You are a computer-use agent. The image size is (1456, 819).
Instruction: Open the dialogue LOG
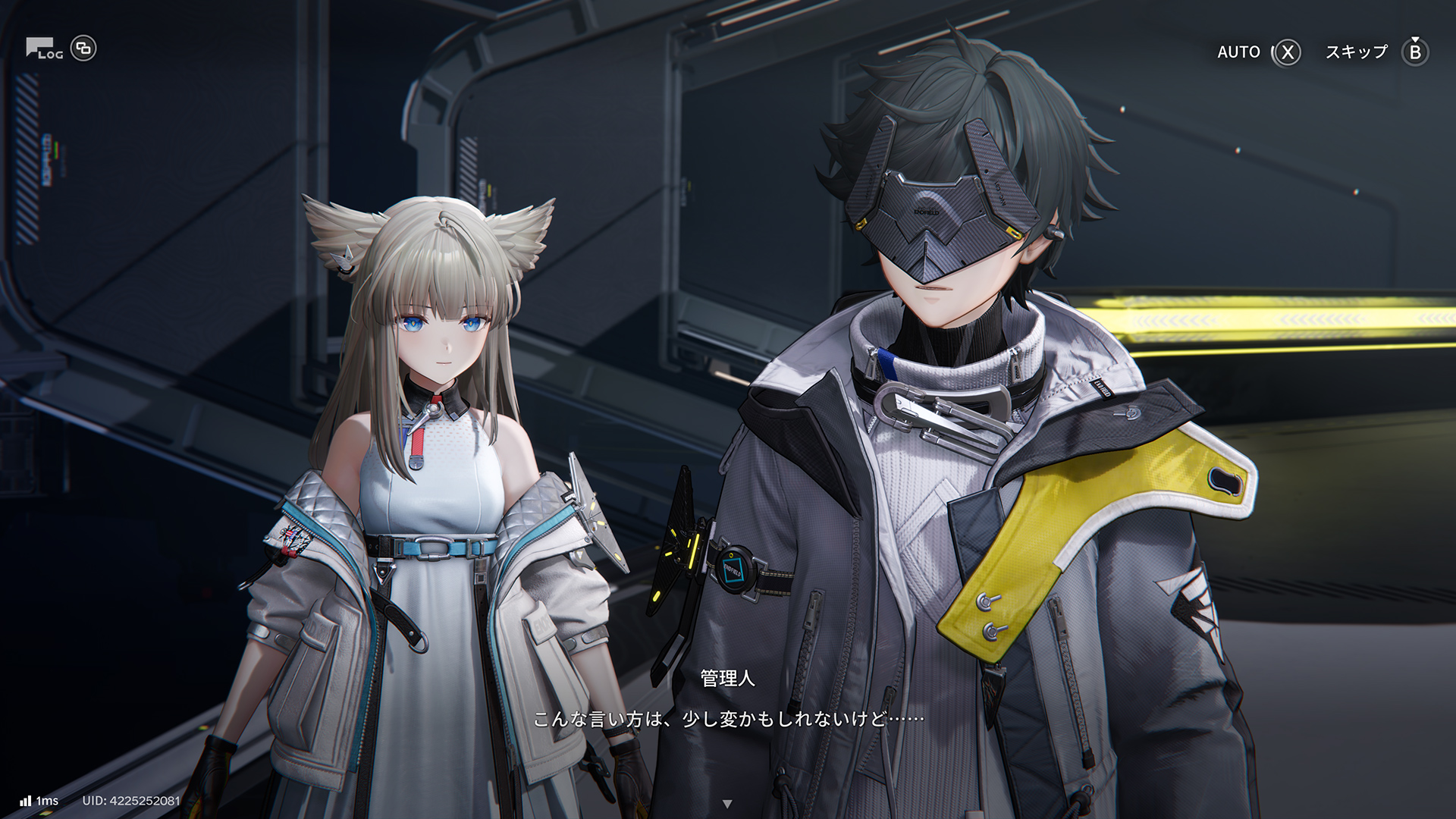click(x=44, y=49)
